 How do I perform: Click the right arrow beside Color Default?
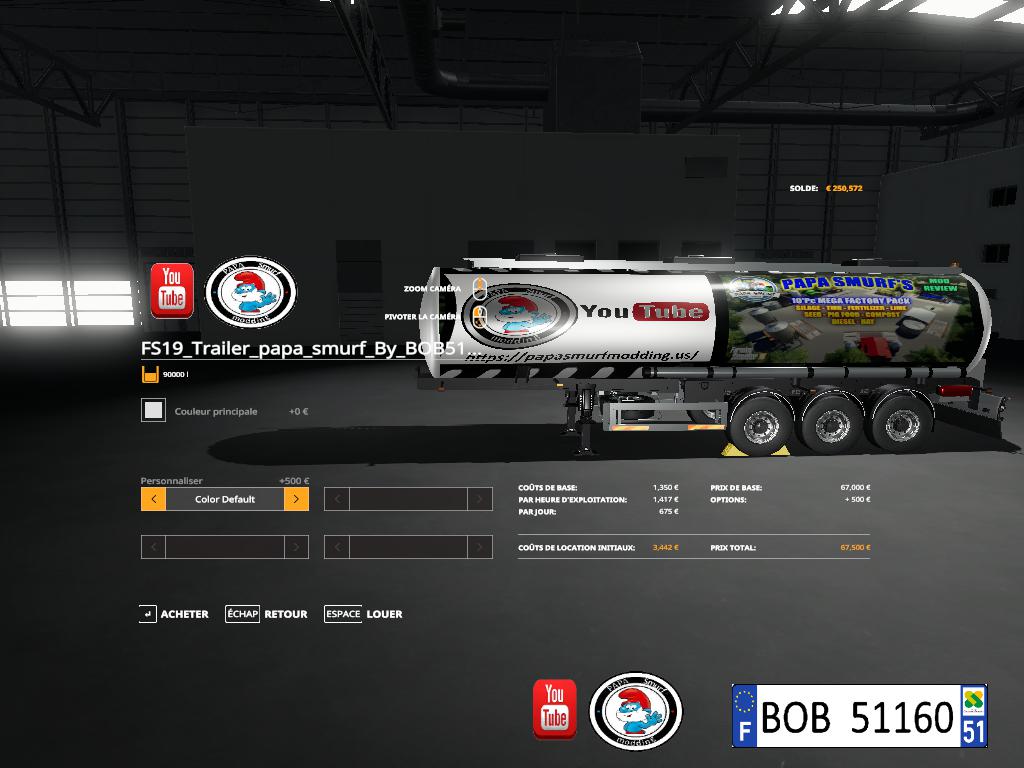pyautogui.click(x=296, y=499)
